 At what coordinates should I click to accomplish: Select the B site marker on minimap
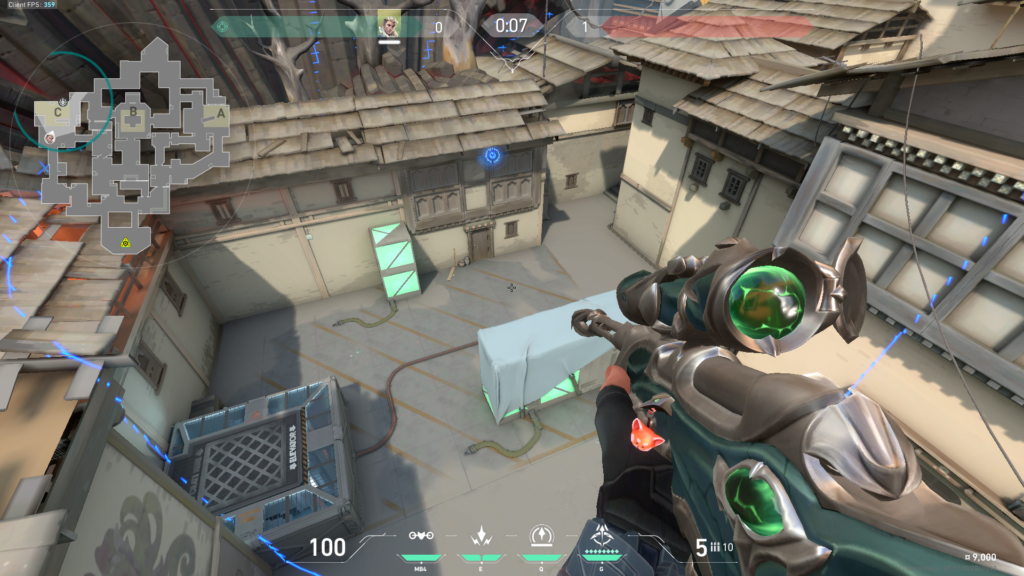[x=131, y=112]
